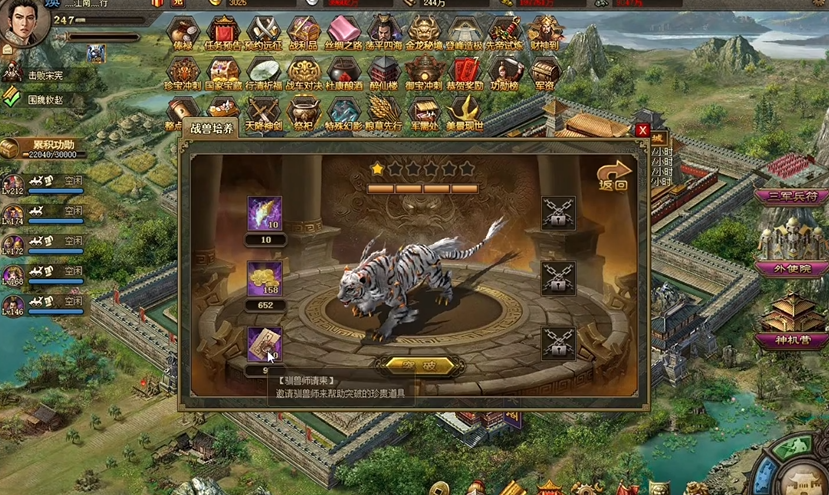Open the 恭贺奖励 red envelope icon
The height and width of the screenshot is (495, 829).
pyautogui.click(x=465, y=72)
